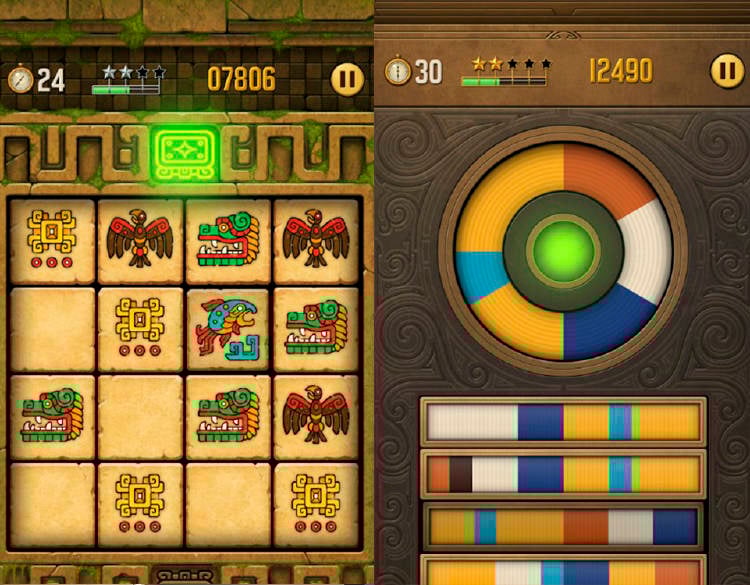Pick the color bar starting with orange and brown
750x585 pixels.
pos(563,473)
